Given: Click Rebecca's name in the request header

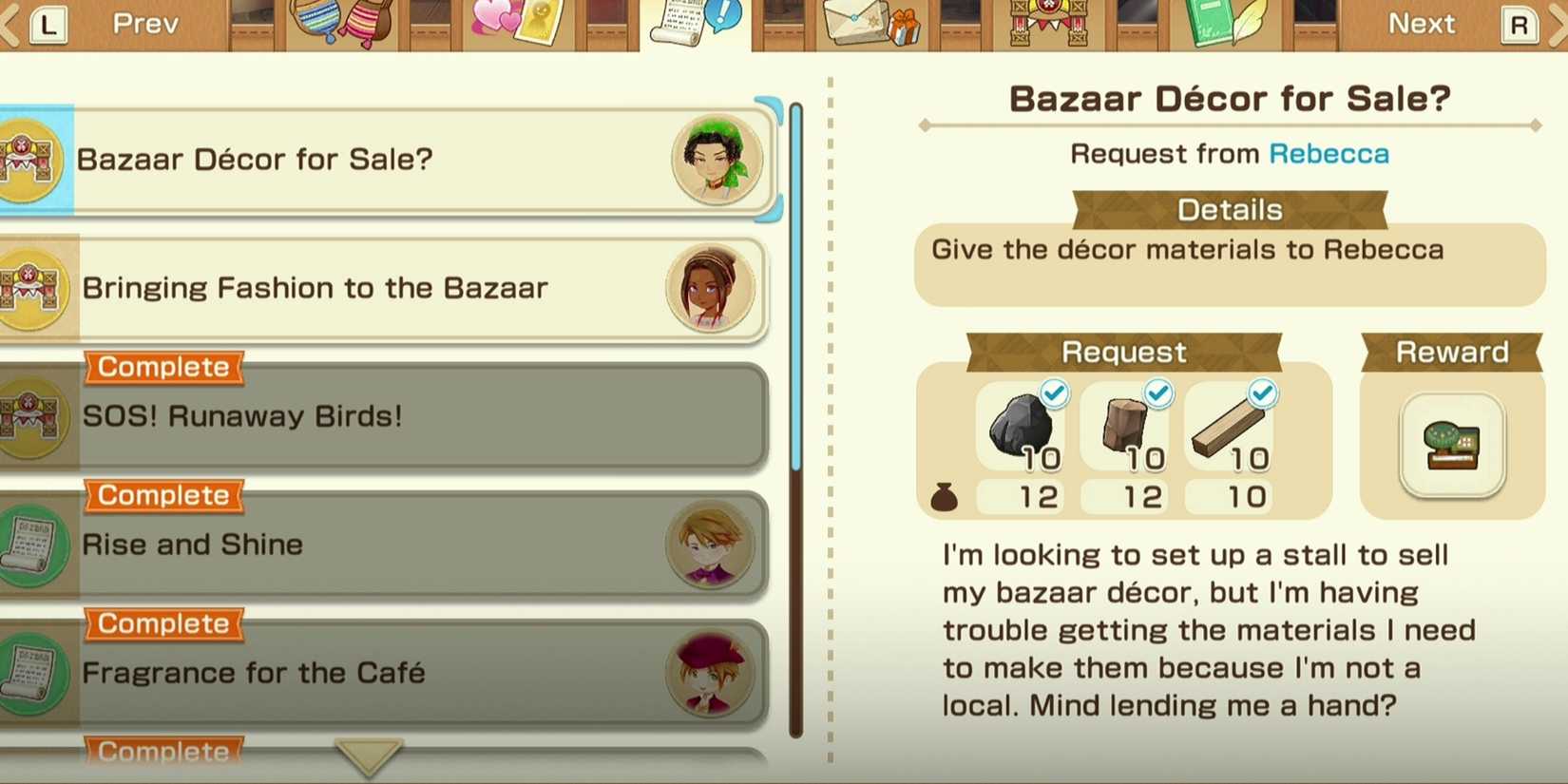Looking at the screenshot, I should click(x=1329, y=154).
